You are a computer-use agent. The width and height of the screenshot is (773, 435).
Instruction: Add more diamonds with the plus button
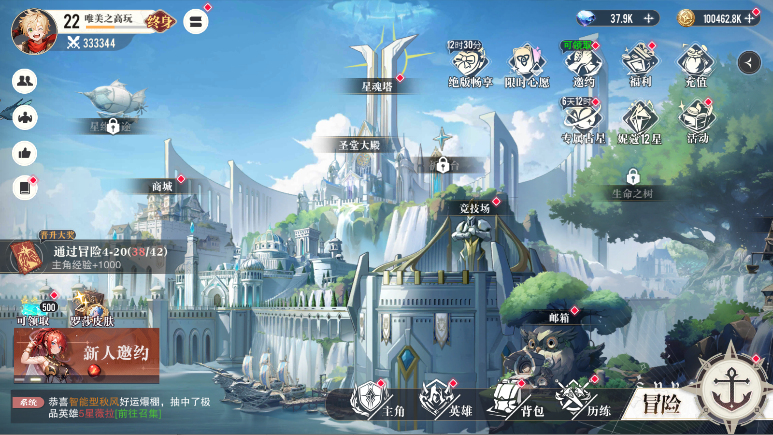pos(649,18)
